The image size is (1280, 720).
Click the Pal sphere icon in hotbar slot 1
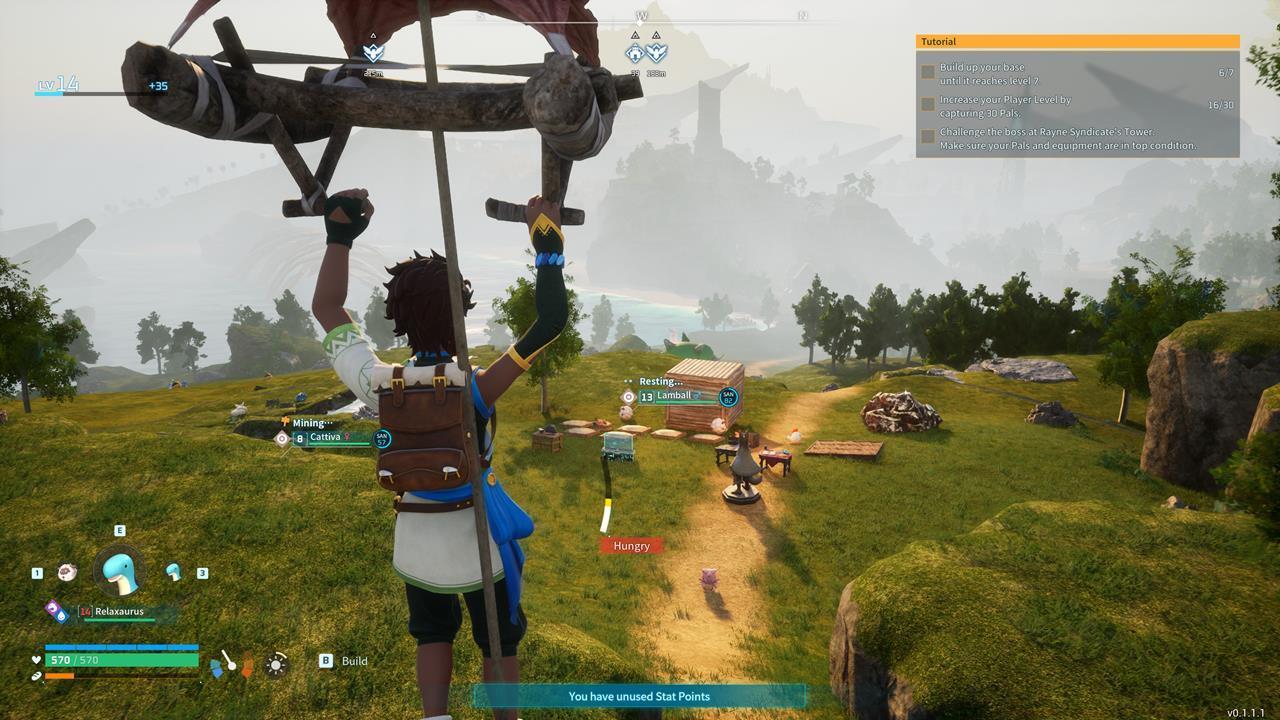point(66,570)
